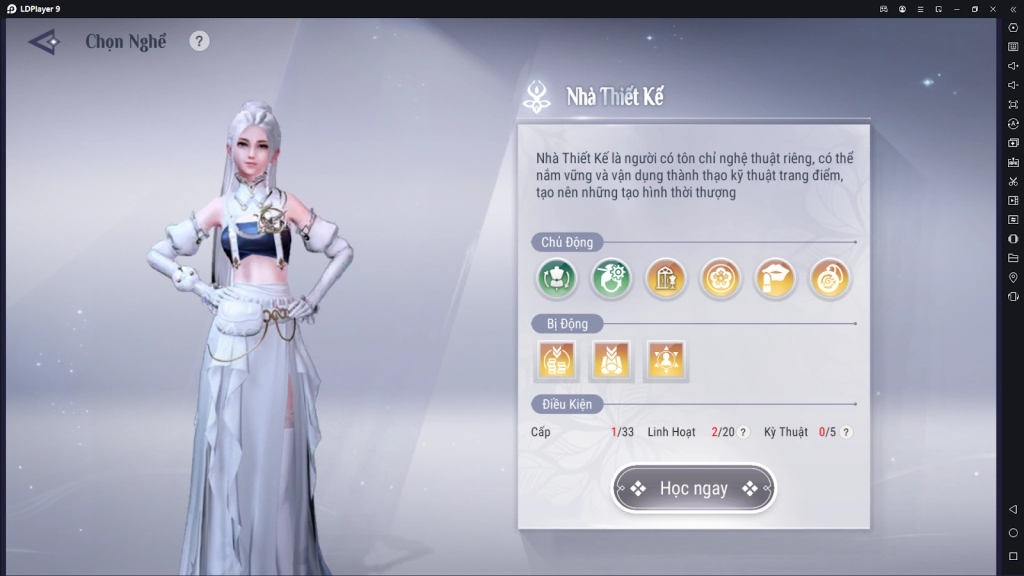Click the Học ngay button

coord(693,489)
